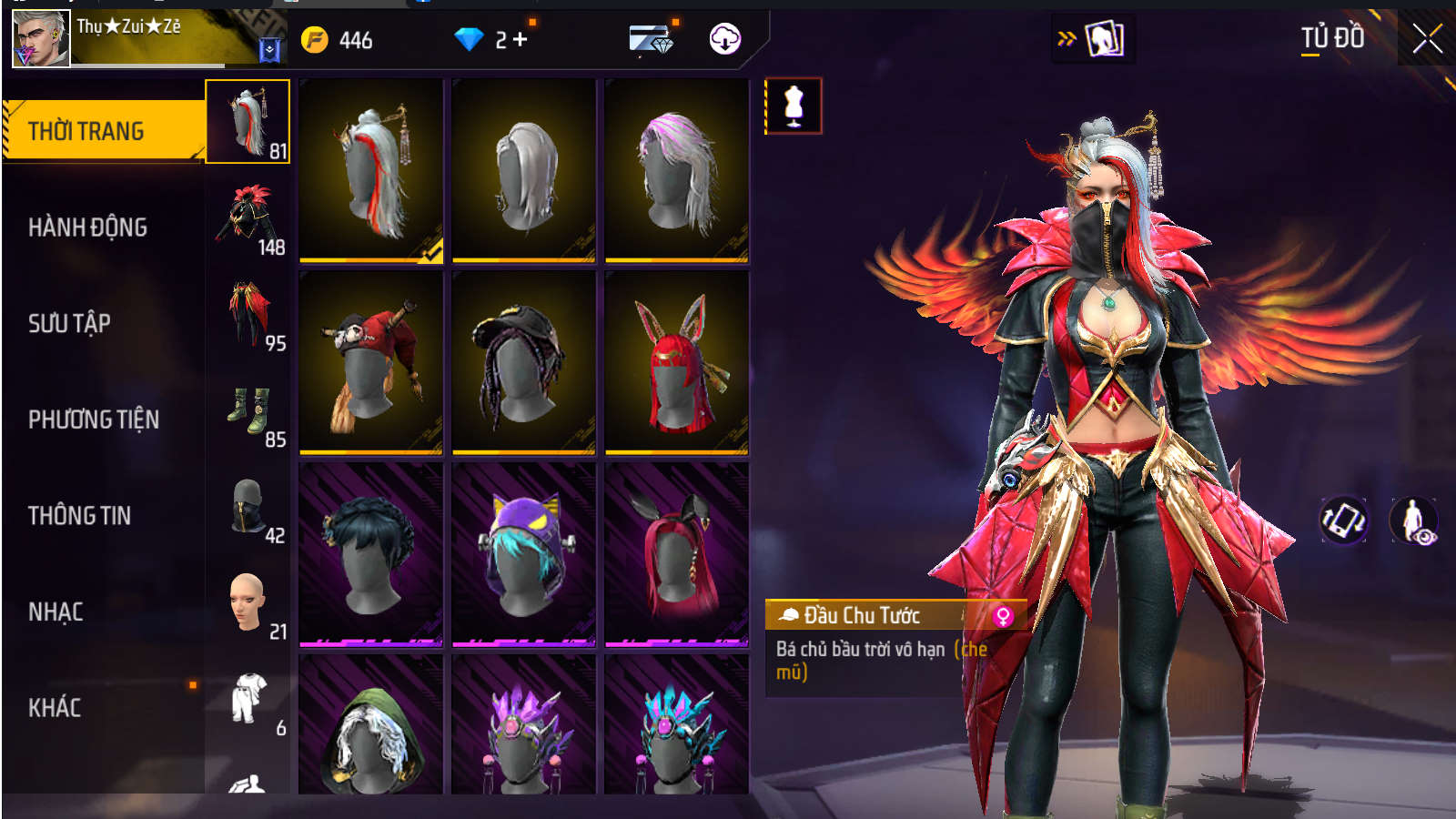
Task: Select the head items subcategory with 81
Action: pos(248,122)
